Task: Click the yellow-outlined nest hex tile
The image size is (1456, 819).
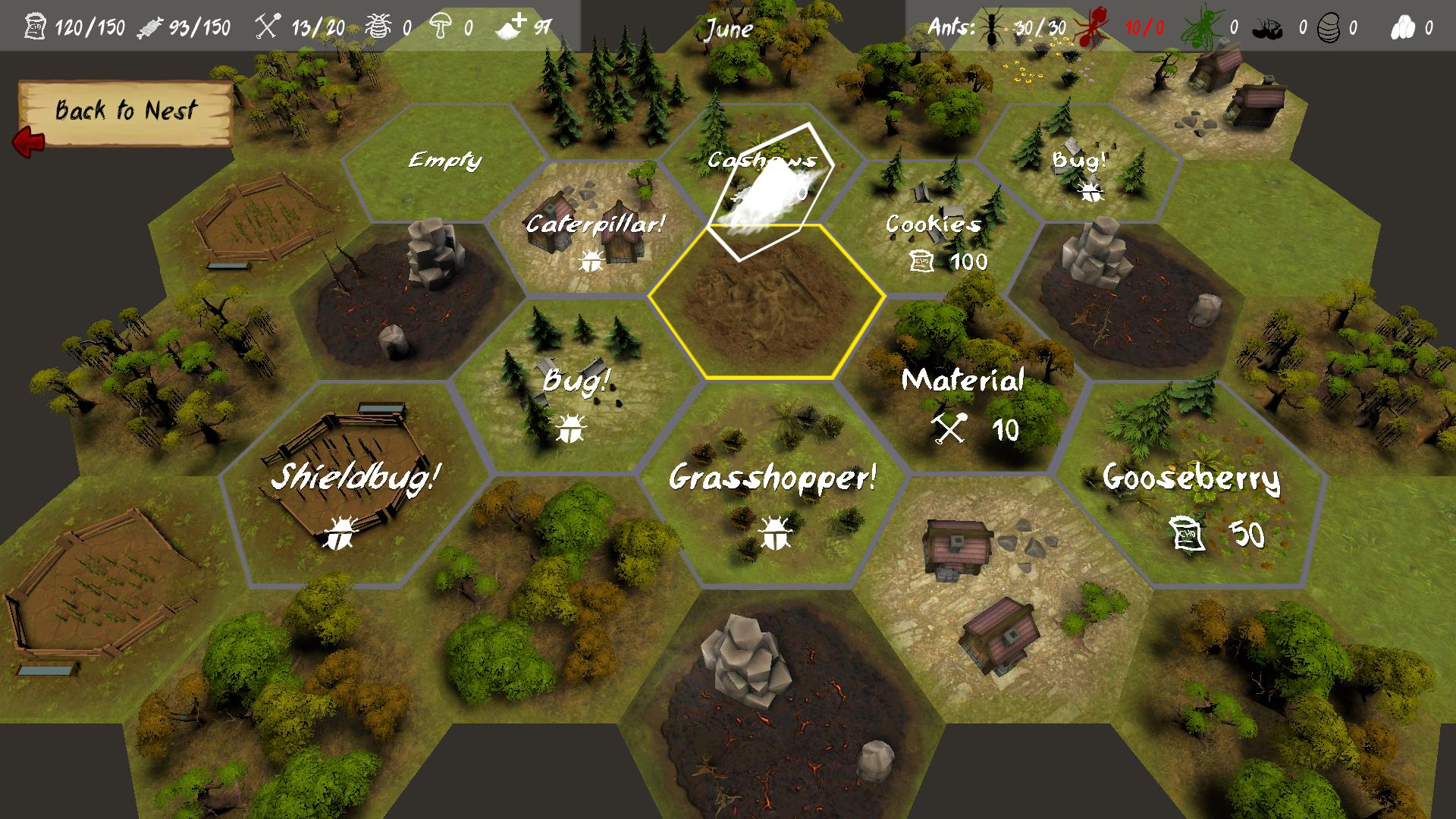Action: pyautogui.click(x=767, y=303)
